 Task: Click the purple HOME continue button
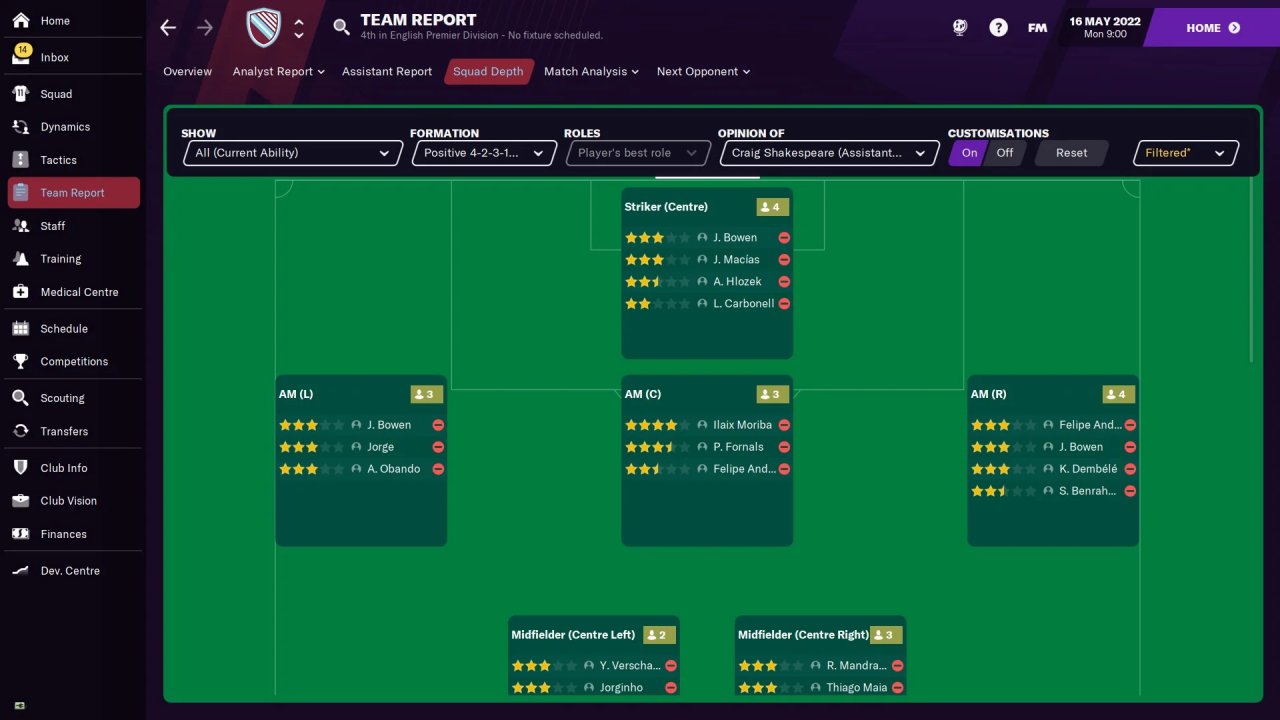(x=1212, y=28)
